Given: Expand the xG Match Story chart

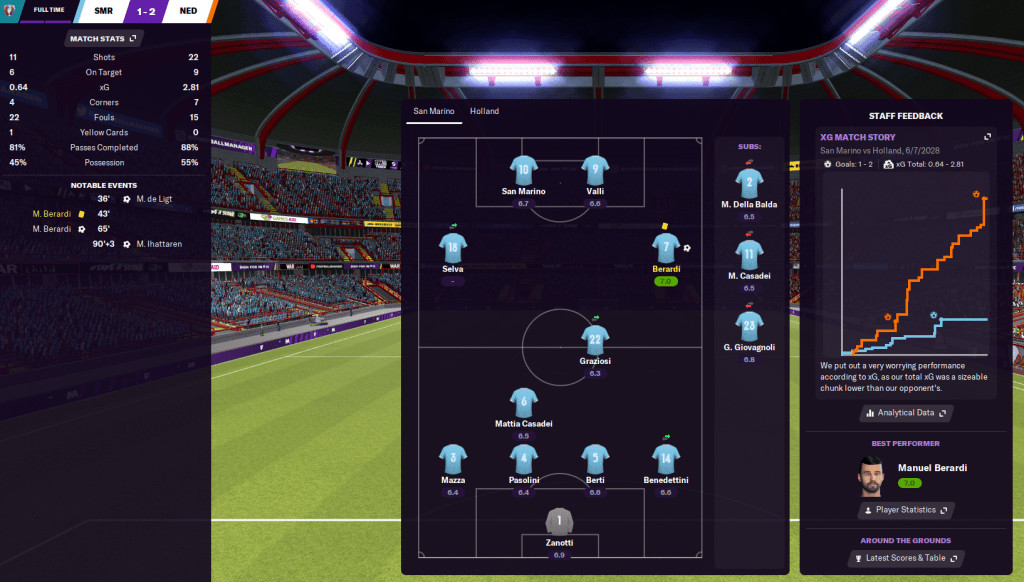Looking at the screenshot, I should tap(987, 137).
